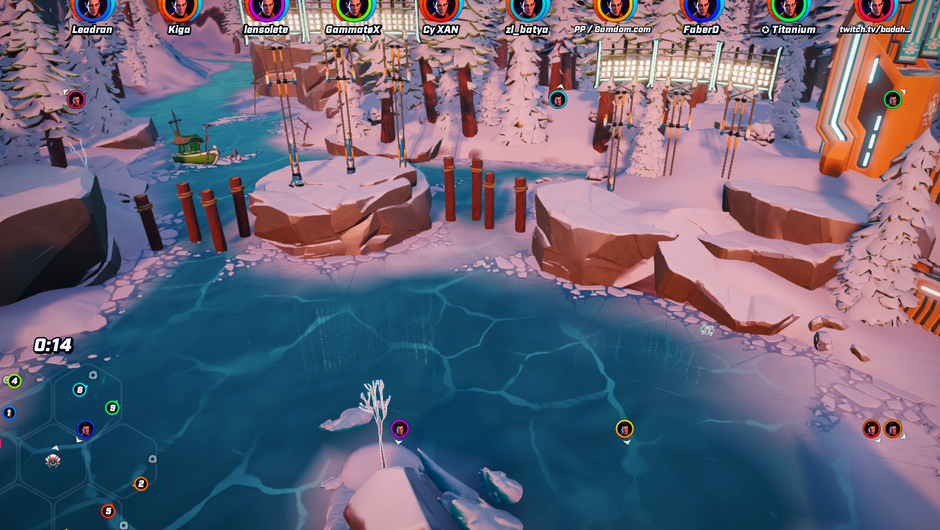This screenshot has width=940, height=530.
Task: Click the orange number 2 minimap marker
Action: (141, 484)
